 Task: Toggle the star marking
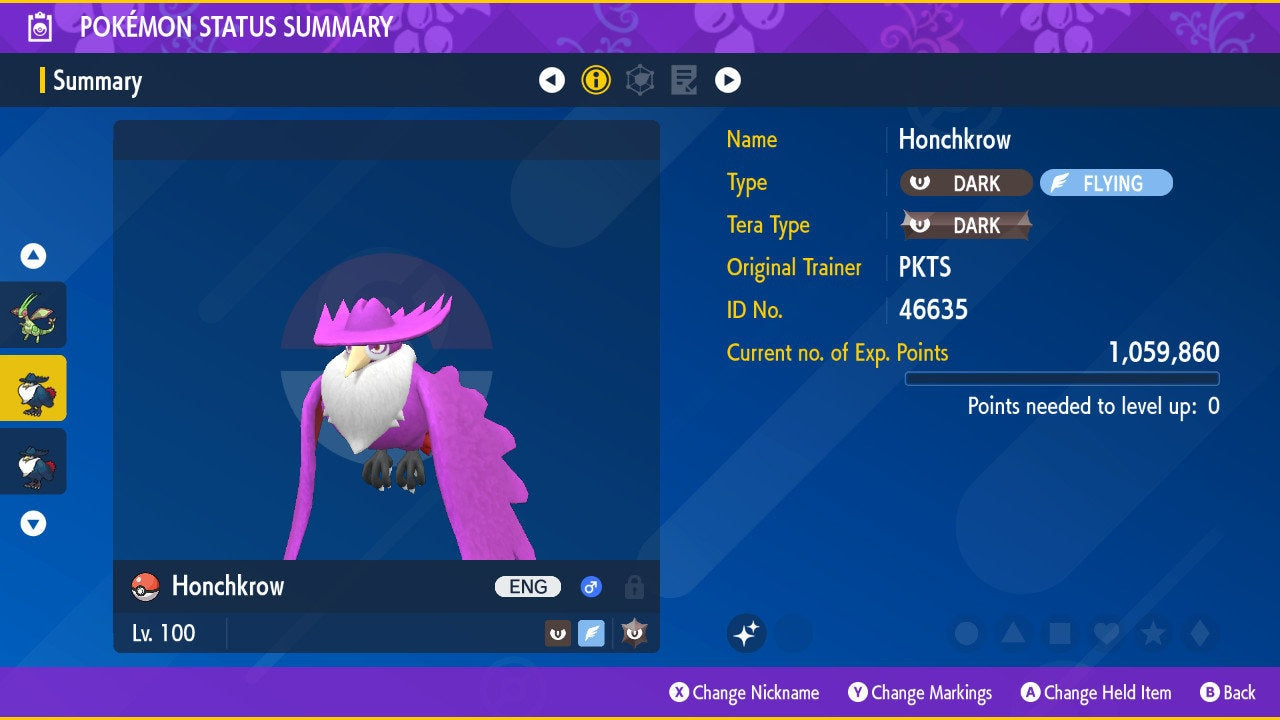[x=1153, y=633]
